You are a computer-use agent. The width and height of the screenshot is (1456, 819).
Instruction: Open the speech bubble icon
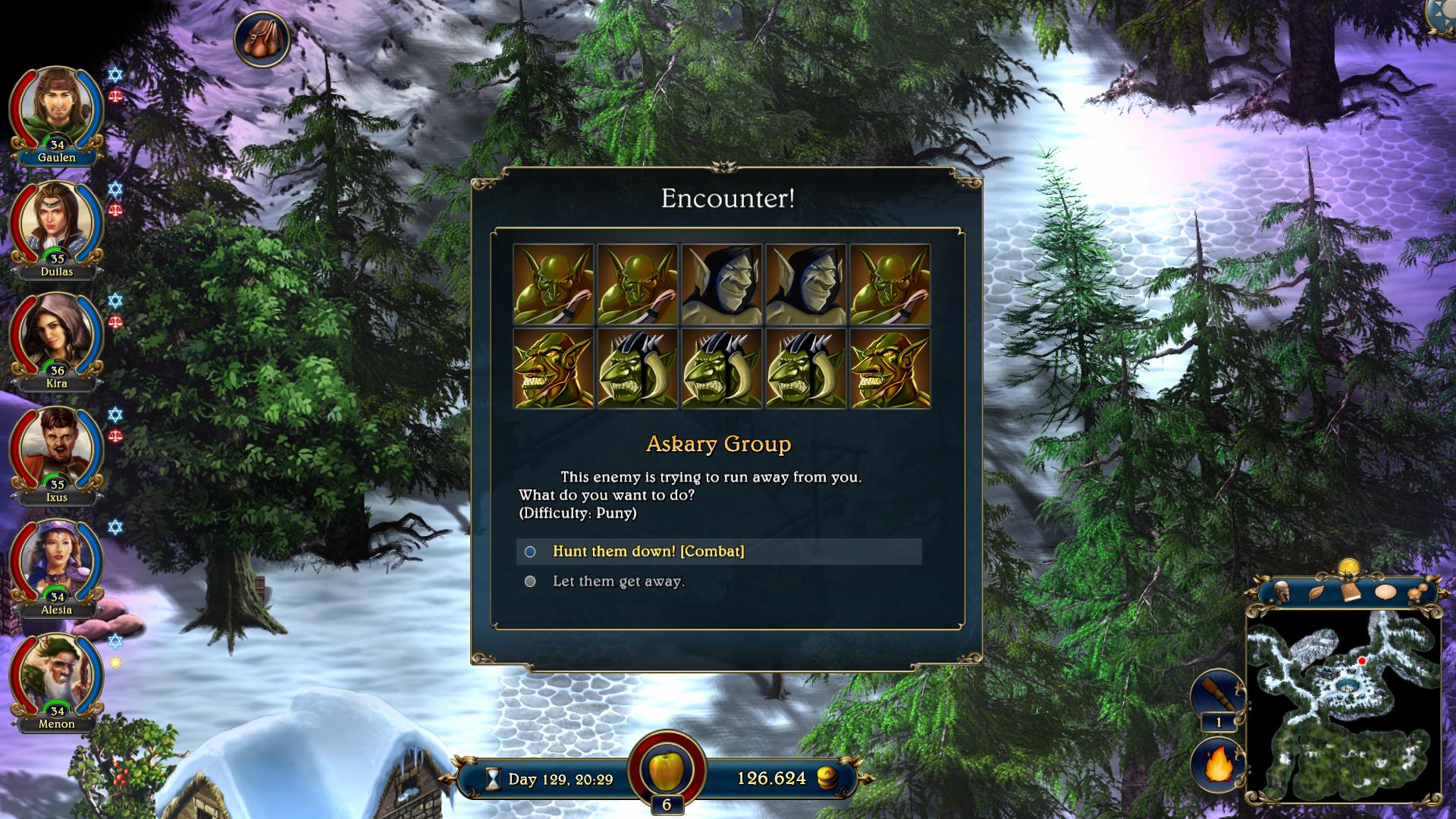coord(1385,592)
